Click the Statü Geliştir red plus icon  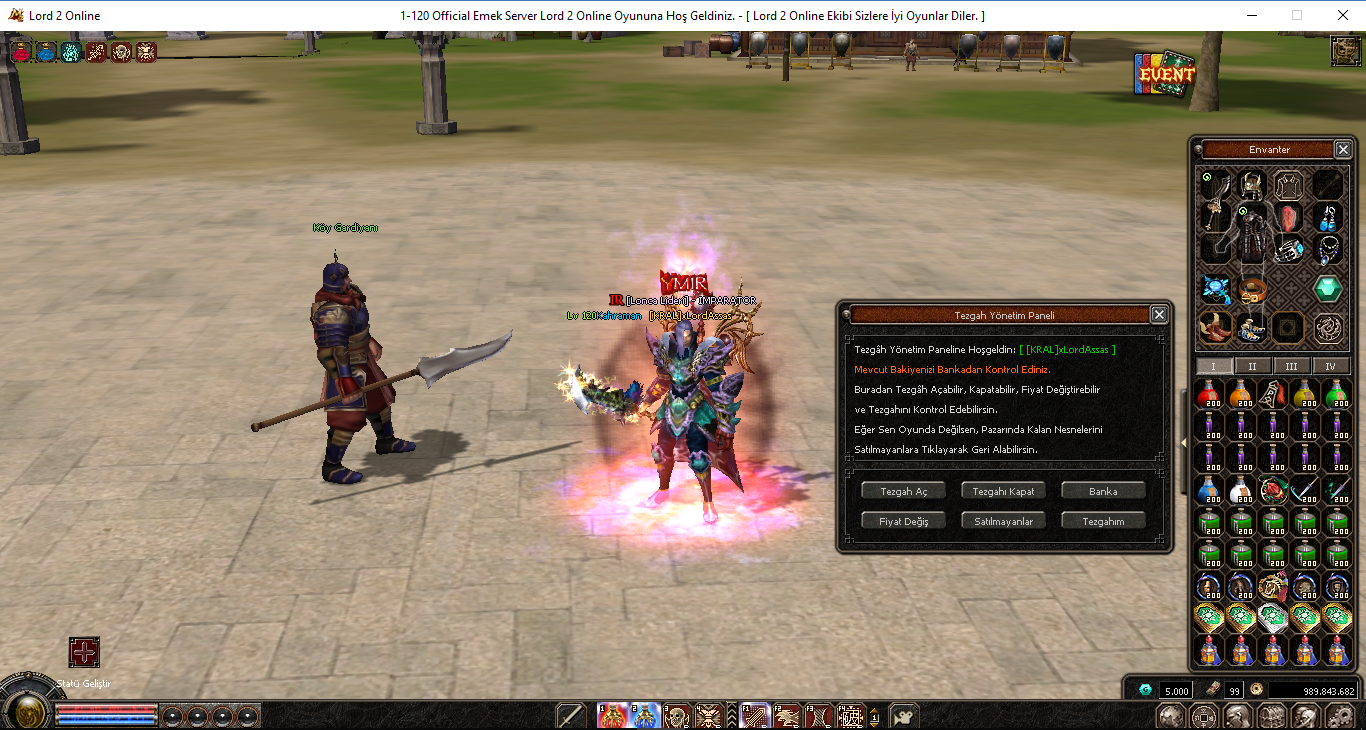[x=84, y=653]
